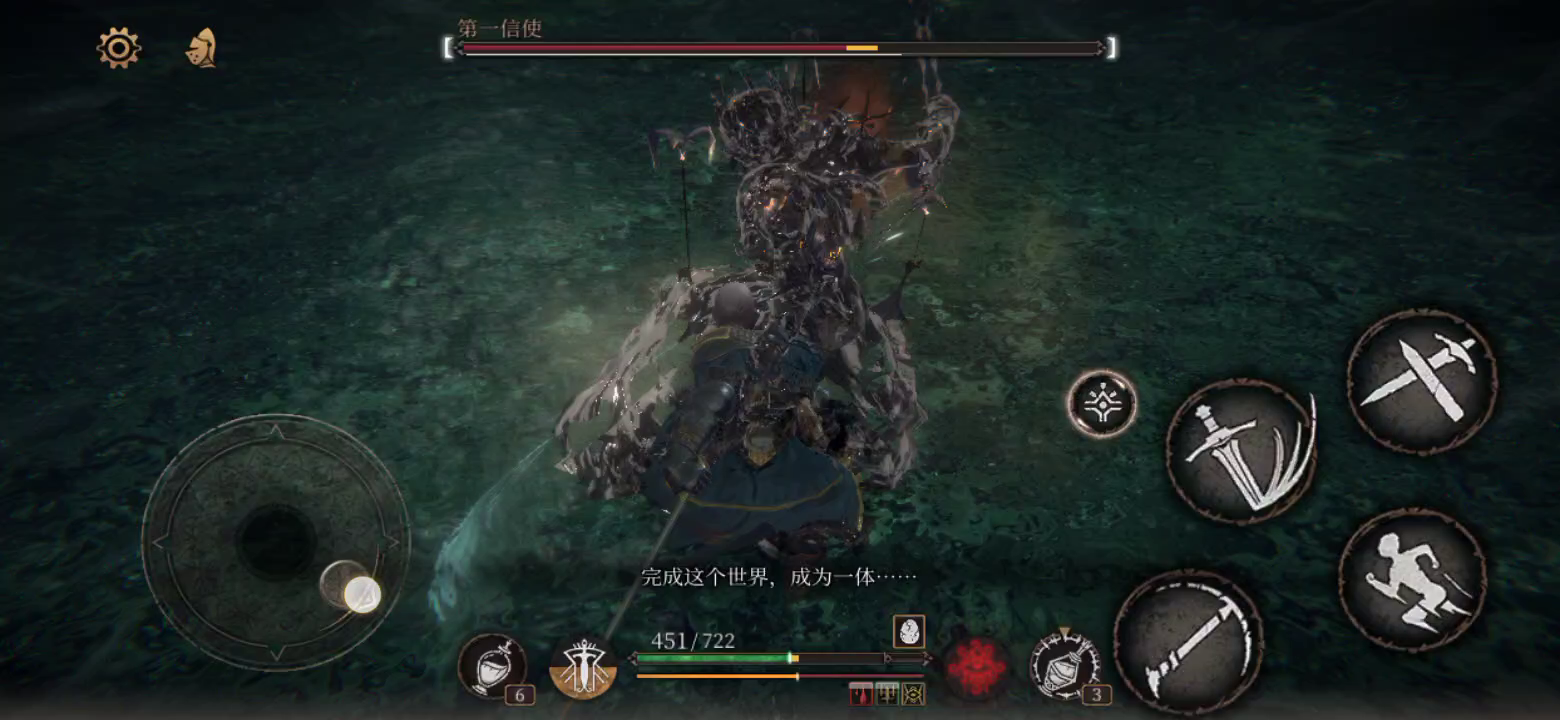Tap the eye status effect icon

pos(913,693)
